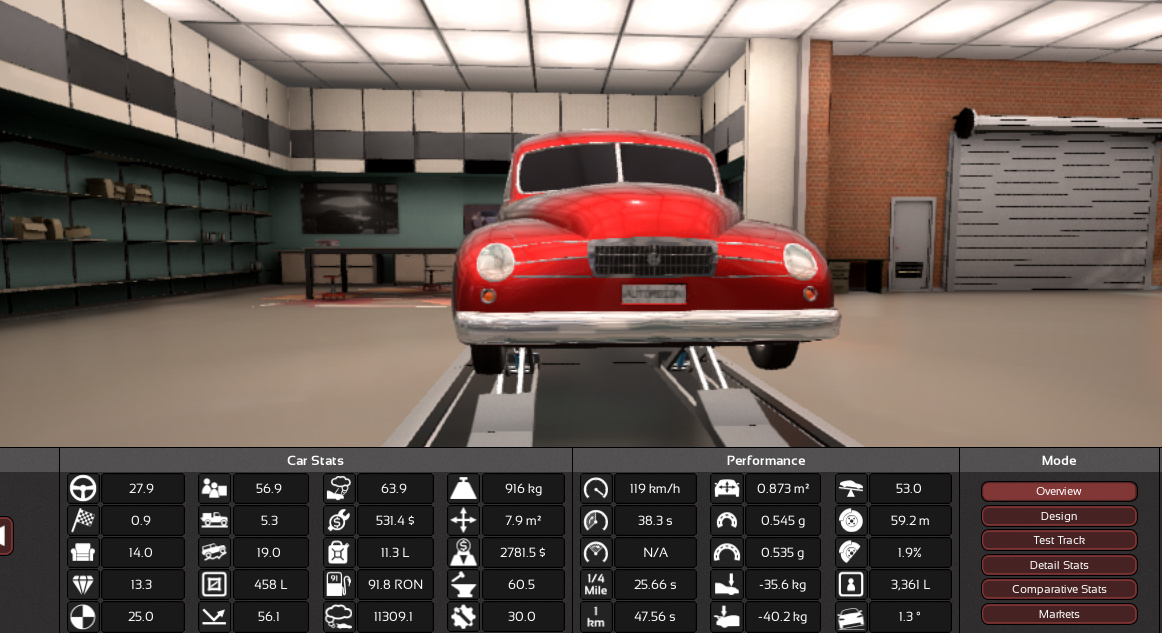This screenshot has width=1162, height=633.
Task: Switch to Design mode
Action: [1058, 516]
